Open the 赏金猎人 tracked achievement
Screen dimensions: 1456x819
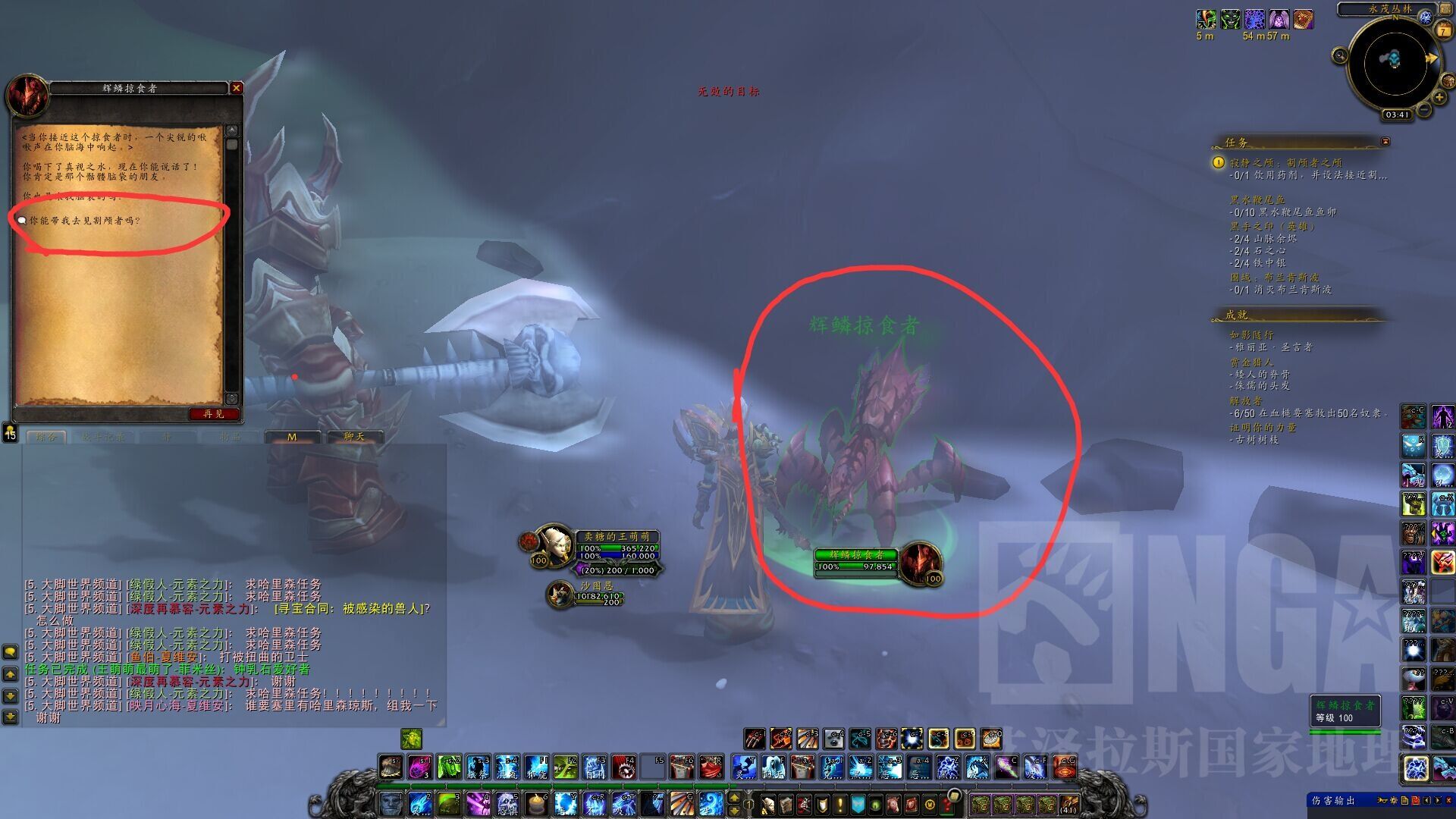click(1251, 362)
